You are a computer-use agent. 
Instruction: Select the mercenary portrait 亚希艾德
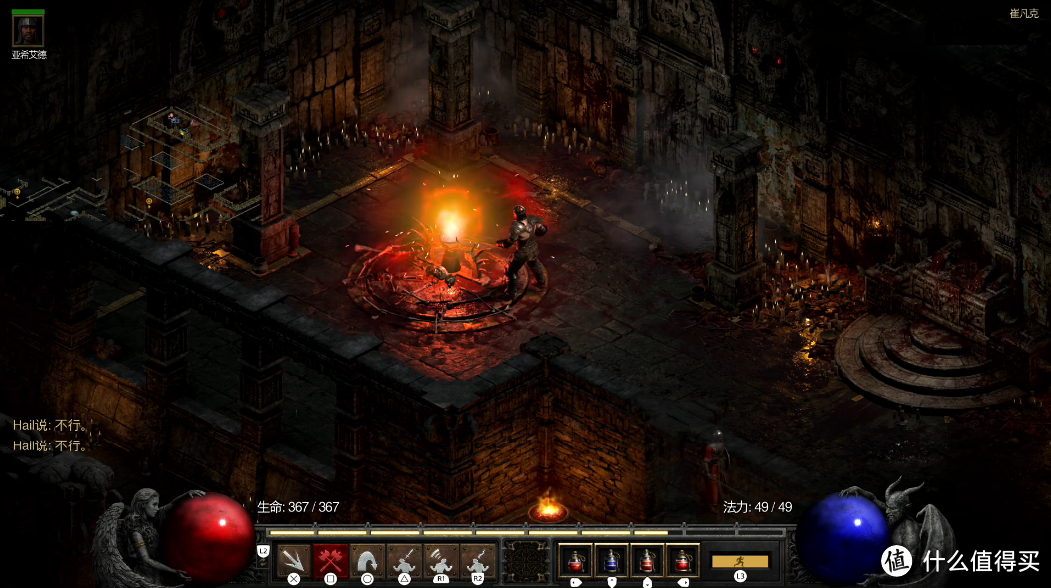point(28,30)
